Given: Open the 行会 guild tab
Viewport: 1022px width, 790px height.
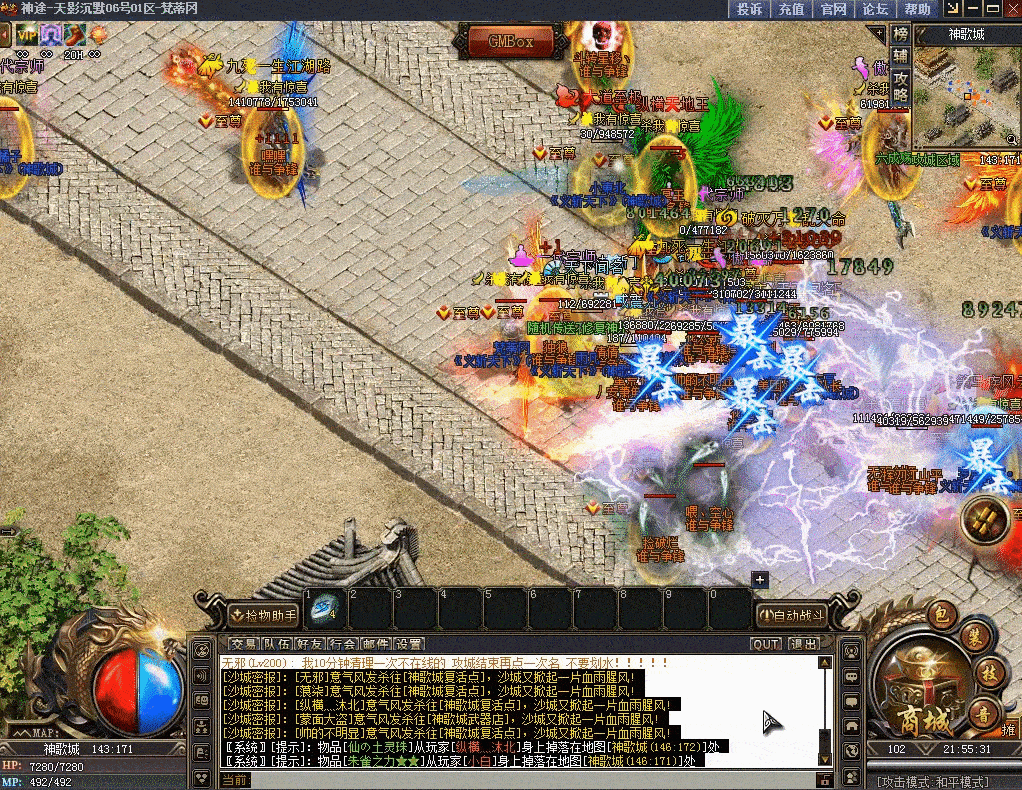Looking at the screenshot, I should point(343,644).
